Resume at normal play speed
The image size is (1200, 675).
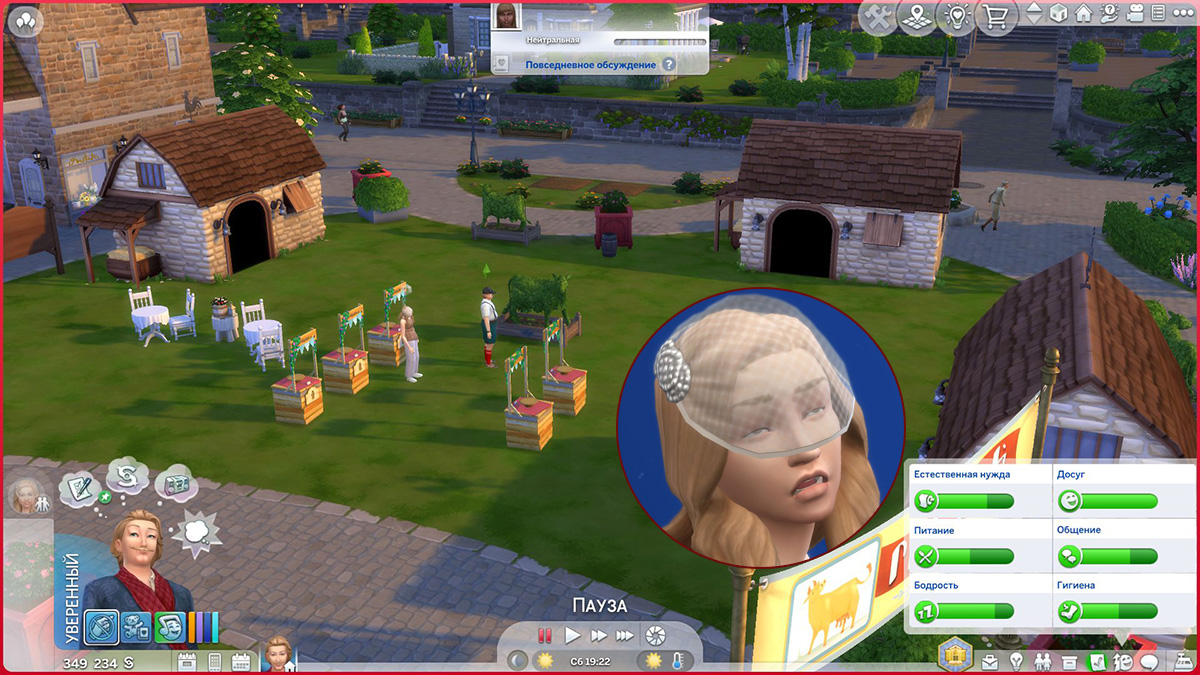click(x=572, y=635)
